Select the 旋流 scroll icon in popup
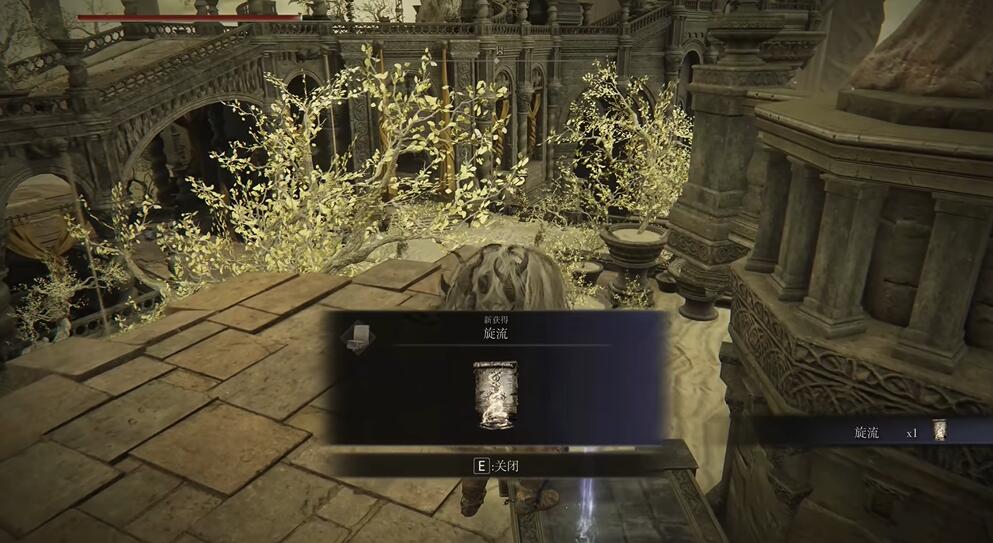Image resolution: width=993 pixels, height=543 pixels. pyautogui.click(x=494, y=394)
